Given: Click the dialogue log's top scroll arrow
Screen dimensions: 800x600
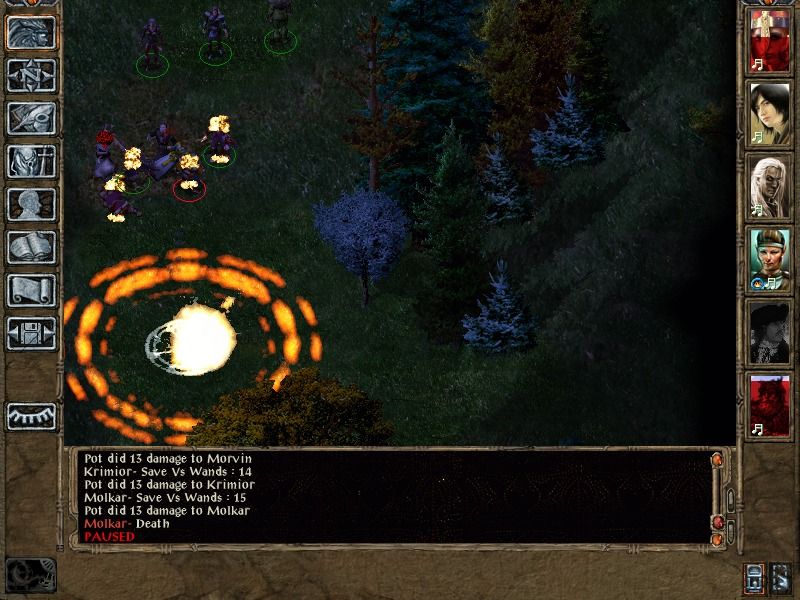Looking at the screenshot, I should (x=717, y=460).
